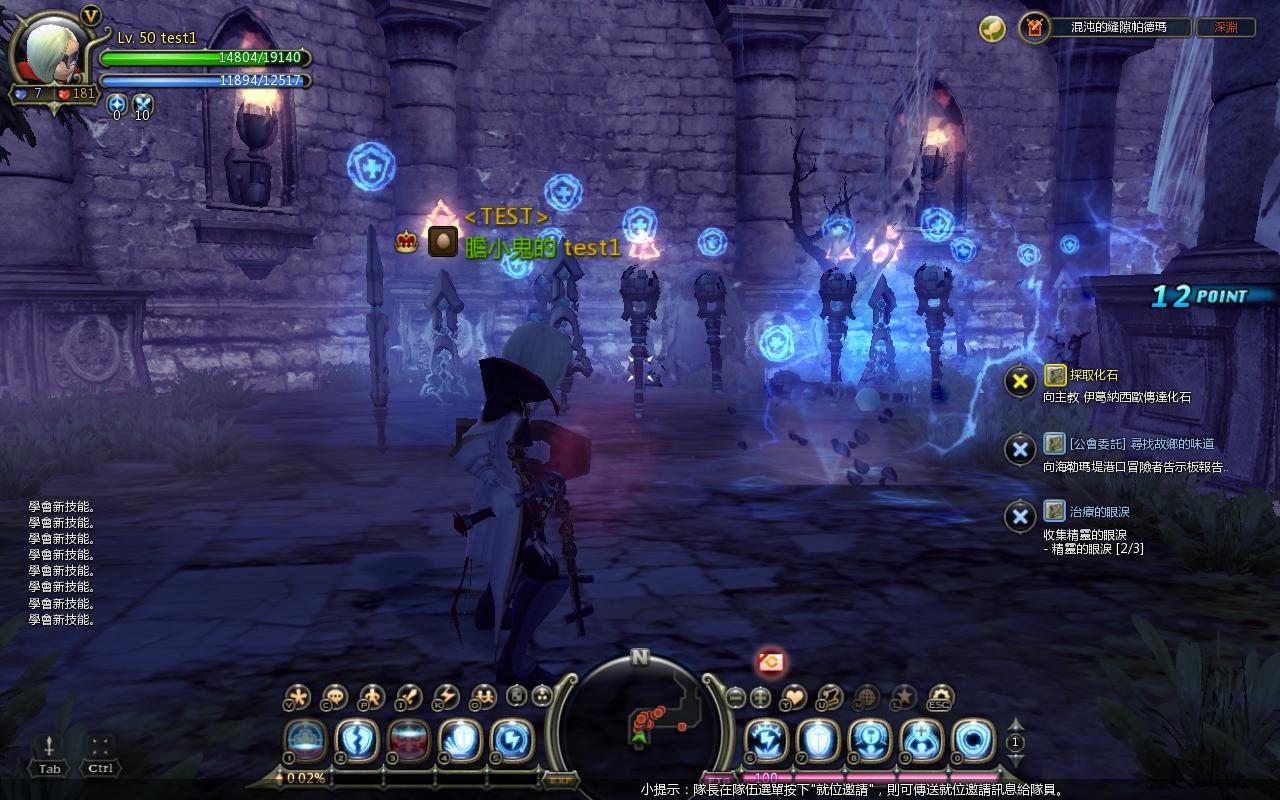Open the minimap at bottom center
Viewport: 1280px width, 800px height.
coord(640,722)
